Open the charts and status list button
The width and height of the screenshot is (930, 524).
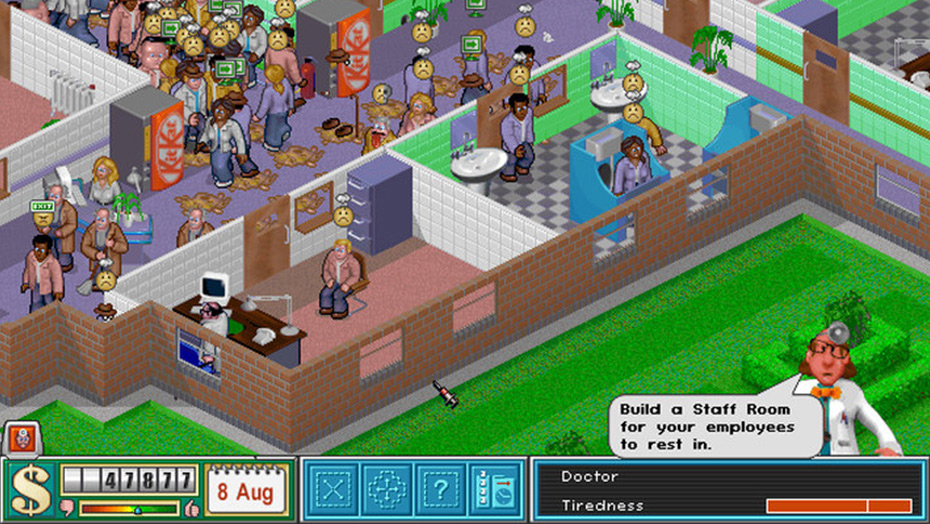click(495, 490)
